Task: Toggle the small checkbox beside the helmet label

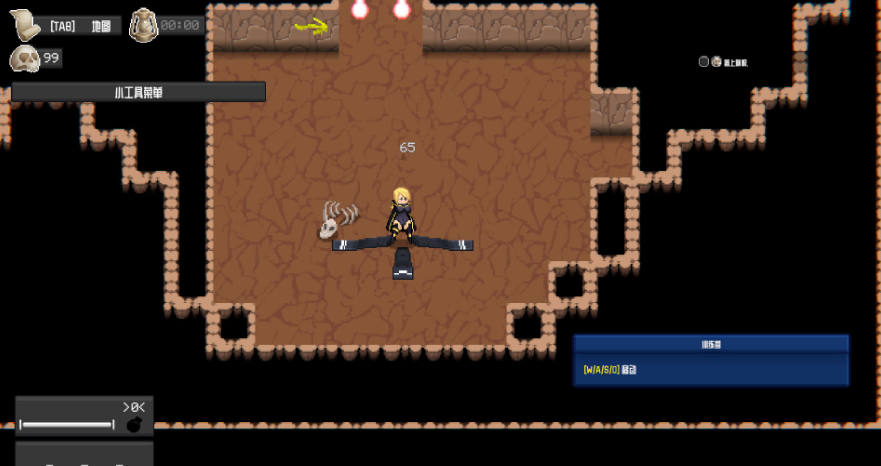Action: pyautogui.click(x=704, y=62)
